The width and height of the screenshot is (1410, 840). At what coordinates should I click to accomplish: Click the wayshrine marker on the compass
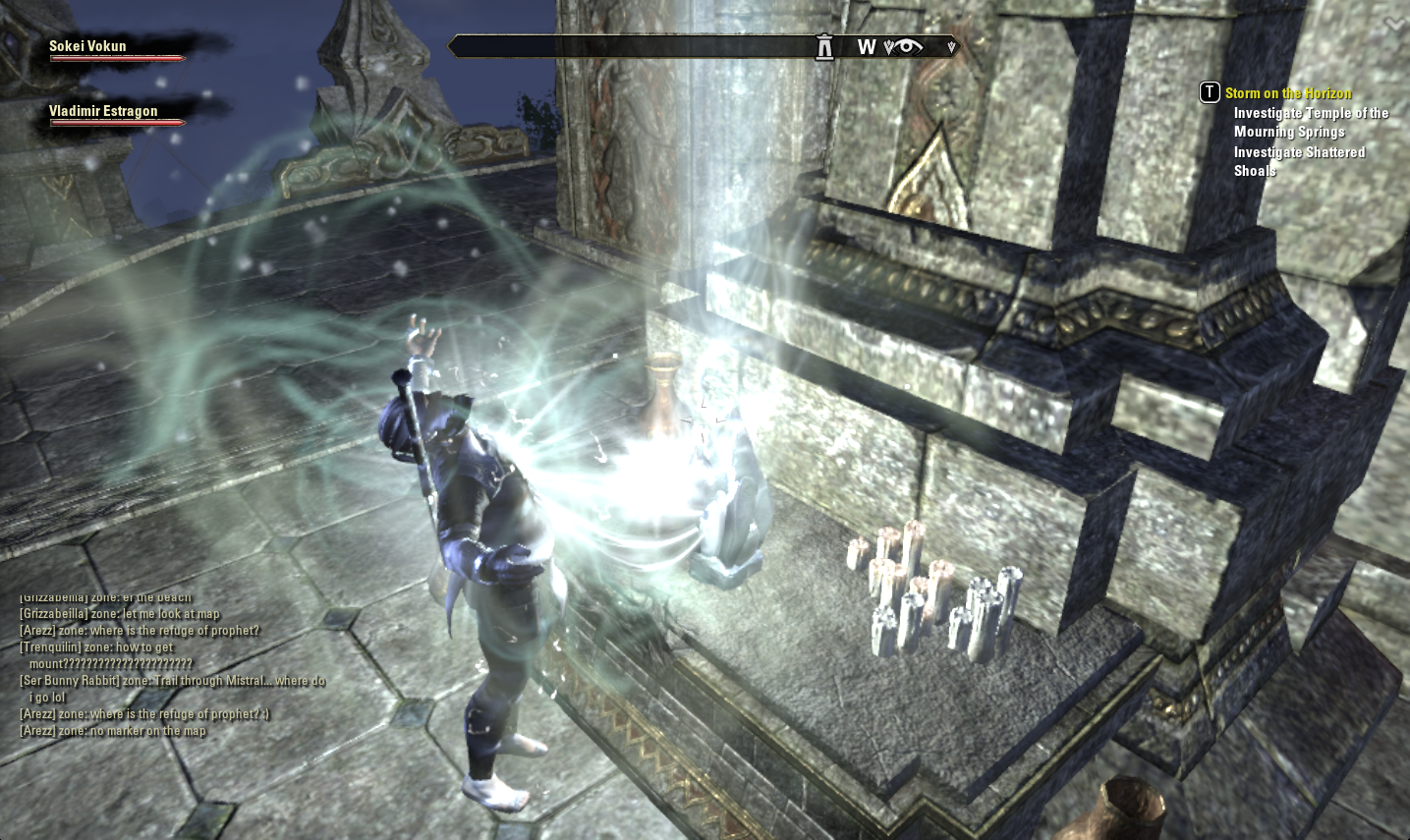pyautogui.click(x=824, y=46)
